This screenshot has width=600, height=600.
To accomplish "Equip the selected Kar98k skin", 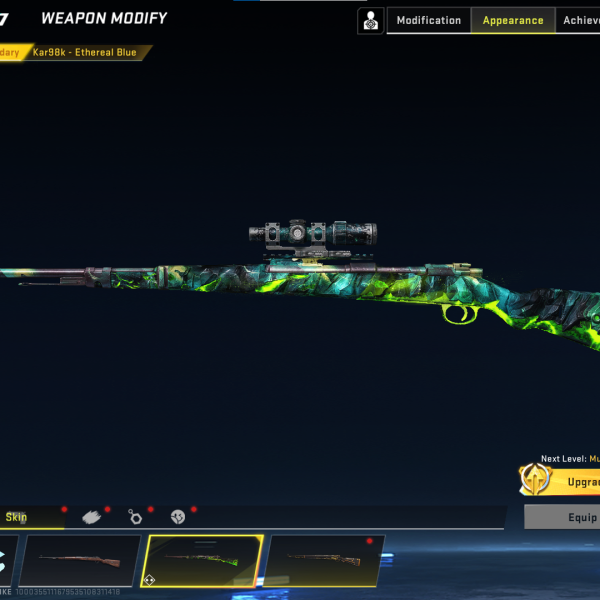I will coord(568,517).
